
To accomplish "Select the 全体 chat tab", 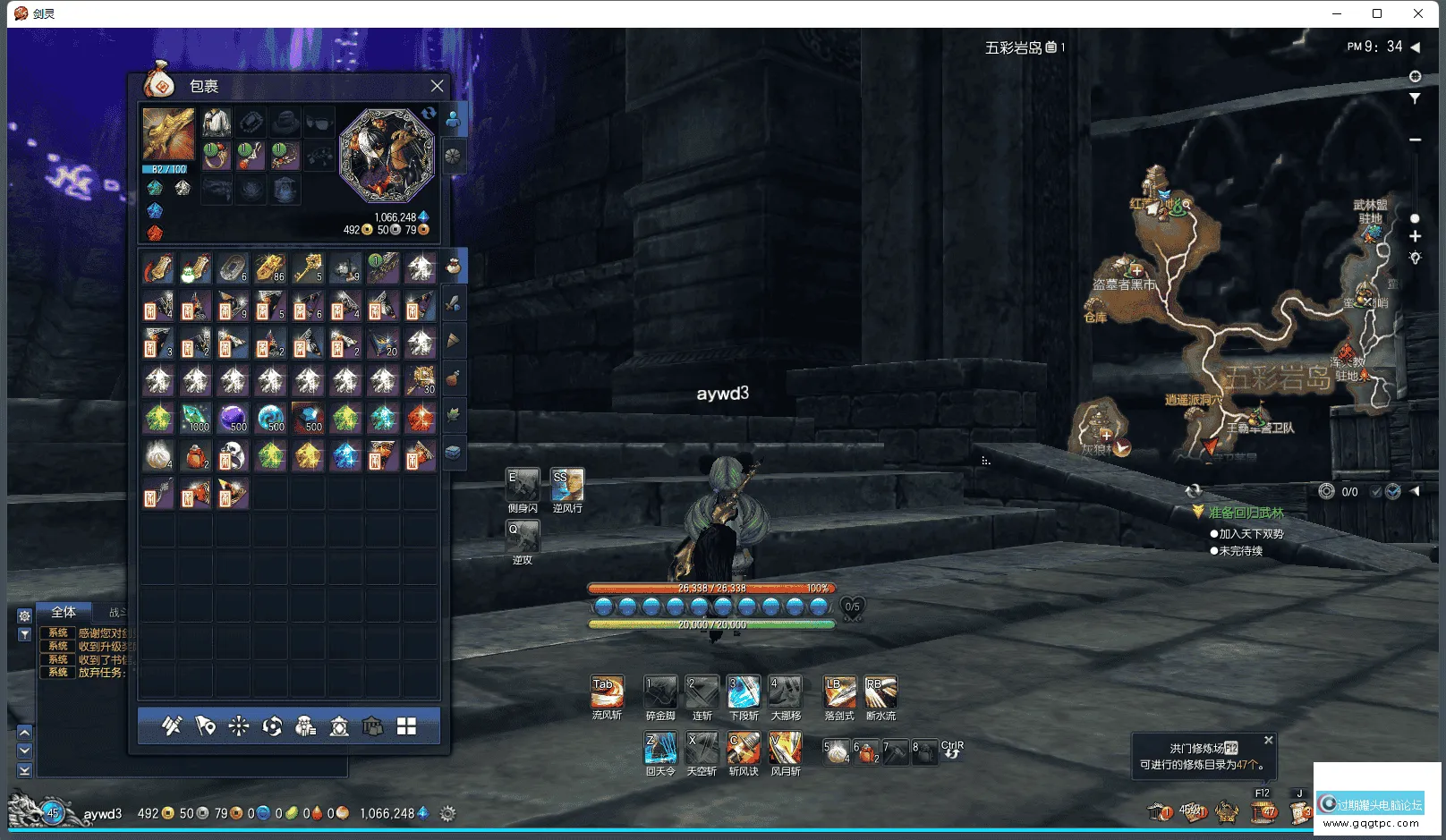I will pyautogui.click(x=64, y=613).
